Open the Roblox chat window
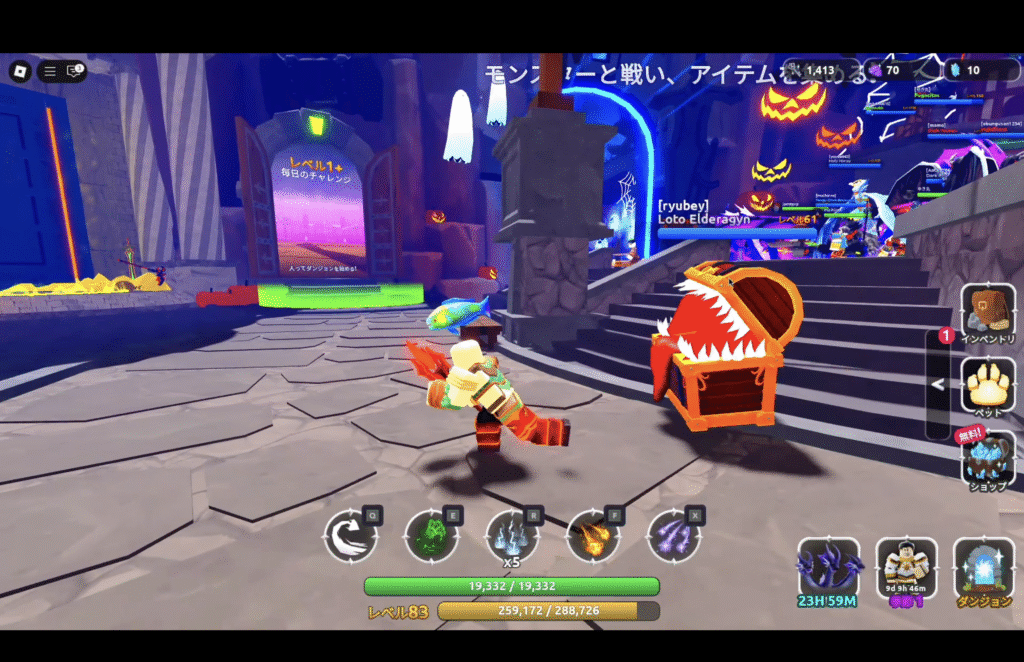 point(74,71)
